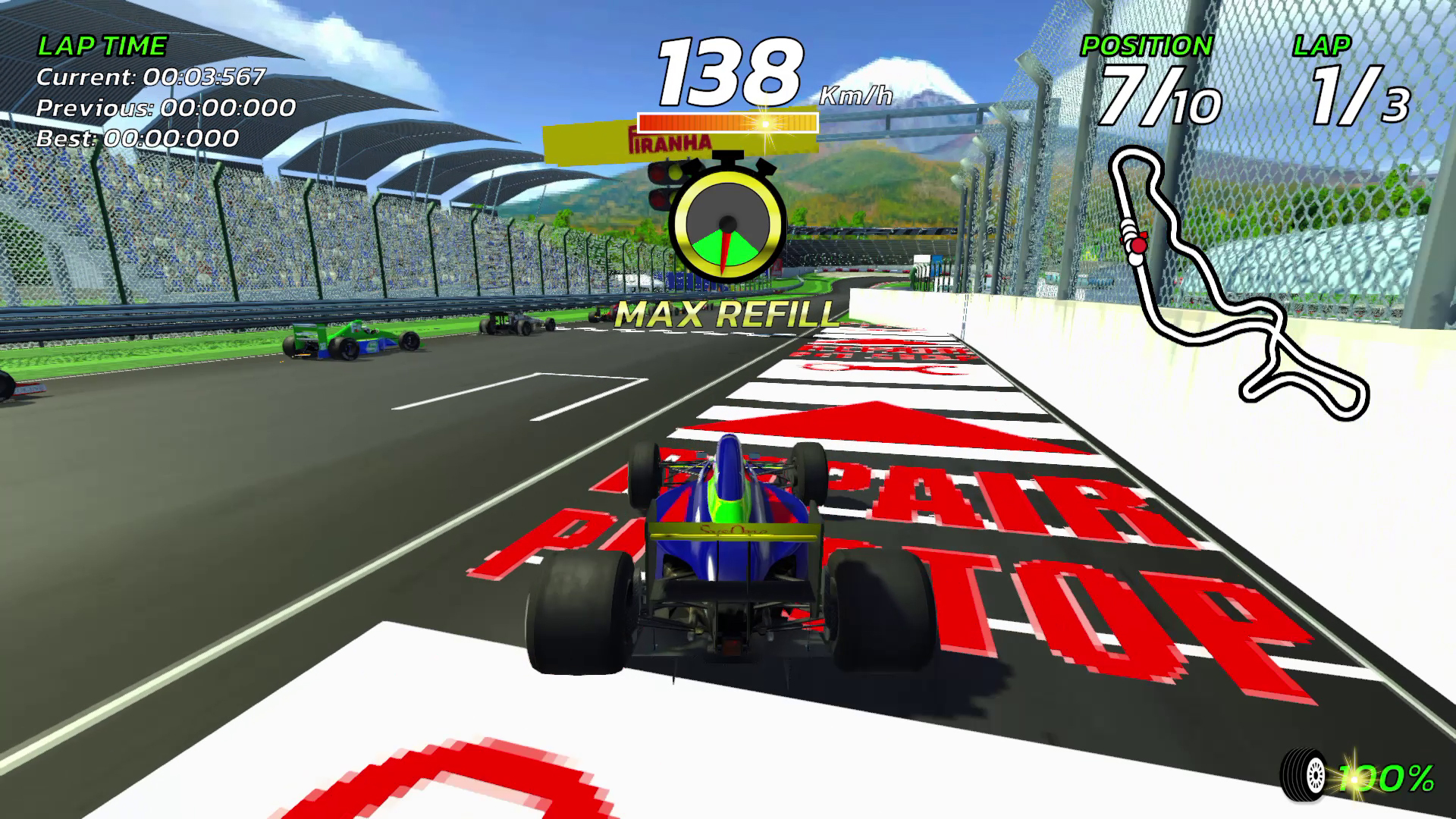Select the red player marker on the minimap

[x=1139, y=244]
